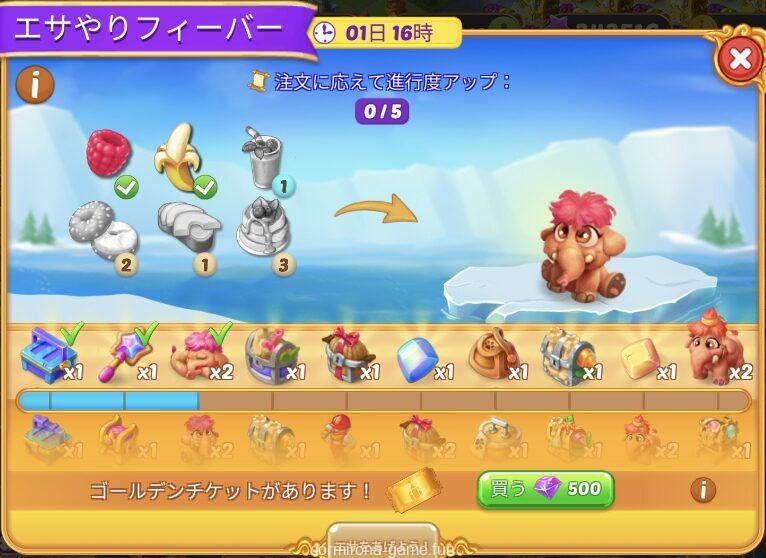This screenshot has width=766, height=558.
Task: Tap the brown backpack reward
Action: 494,355
